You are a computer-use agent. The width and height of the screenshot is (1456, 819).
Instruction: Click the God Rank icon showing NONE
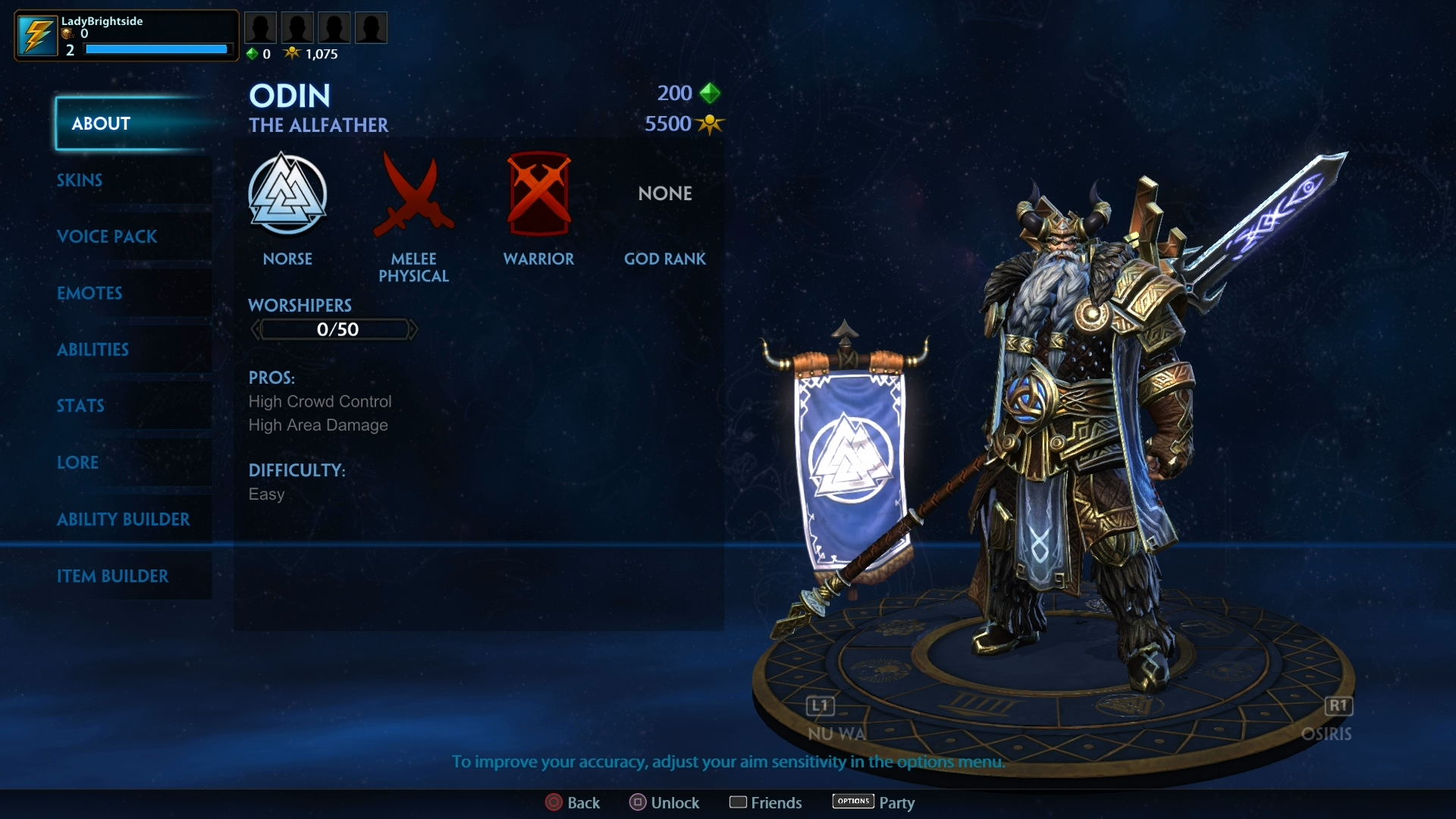point(665,193)
